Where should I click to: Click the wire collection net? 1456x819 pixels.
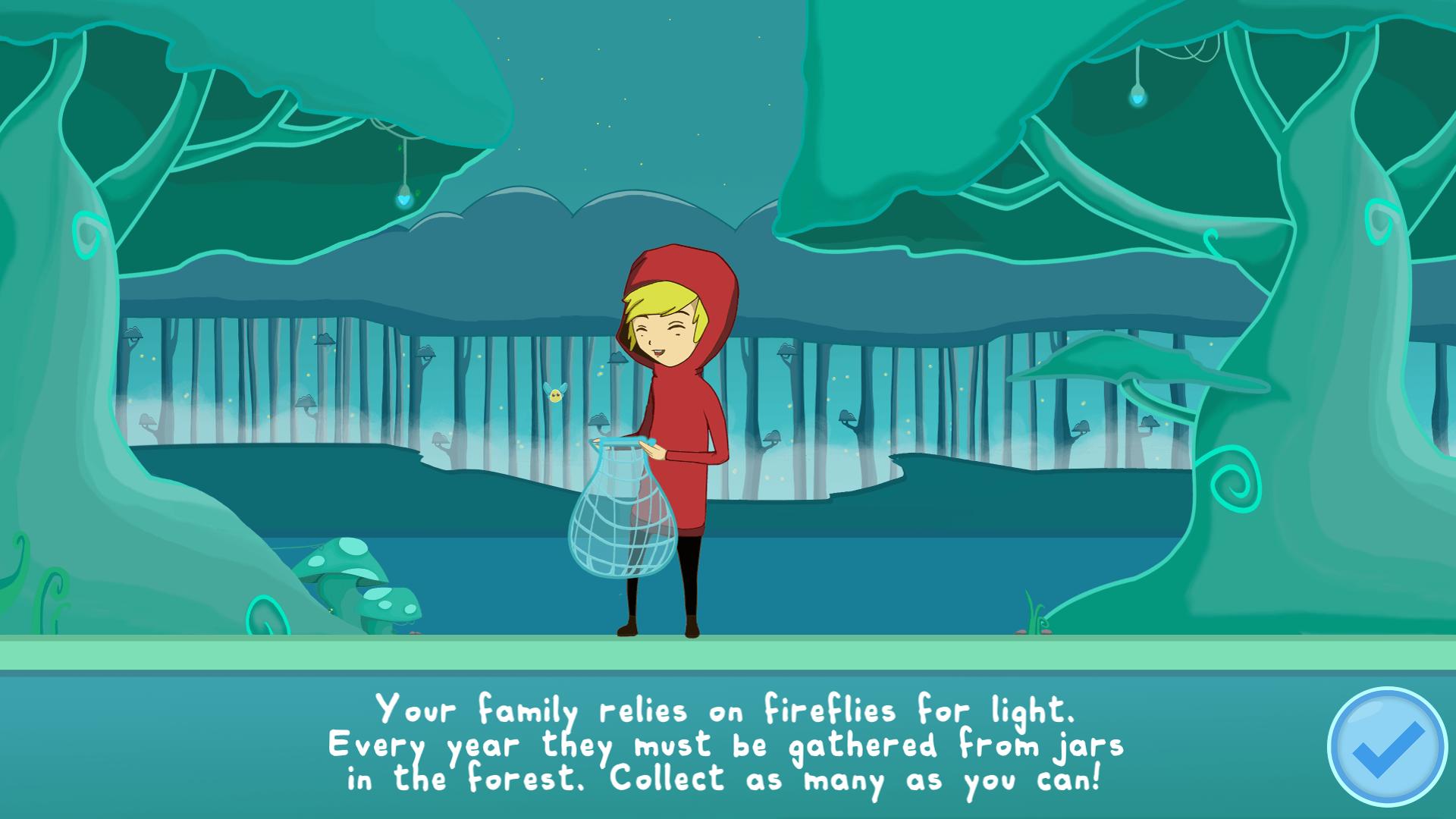click(x=626, y=523)
